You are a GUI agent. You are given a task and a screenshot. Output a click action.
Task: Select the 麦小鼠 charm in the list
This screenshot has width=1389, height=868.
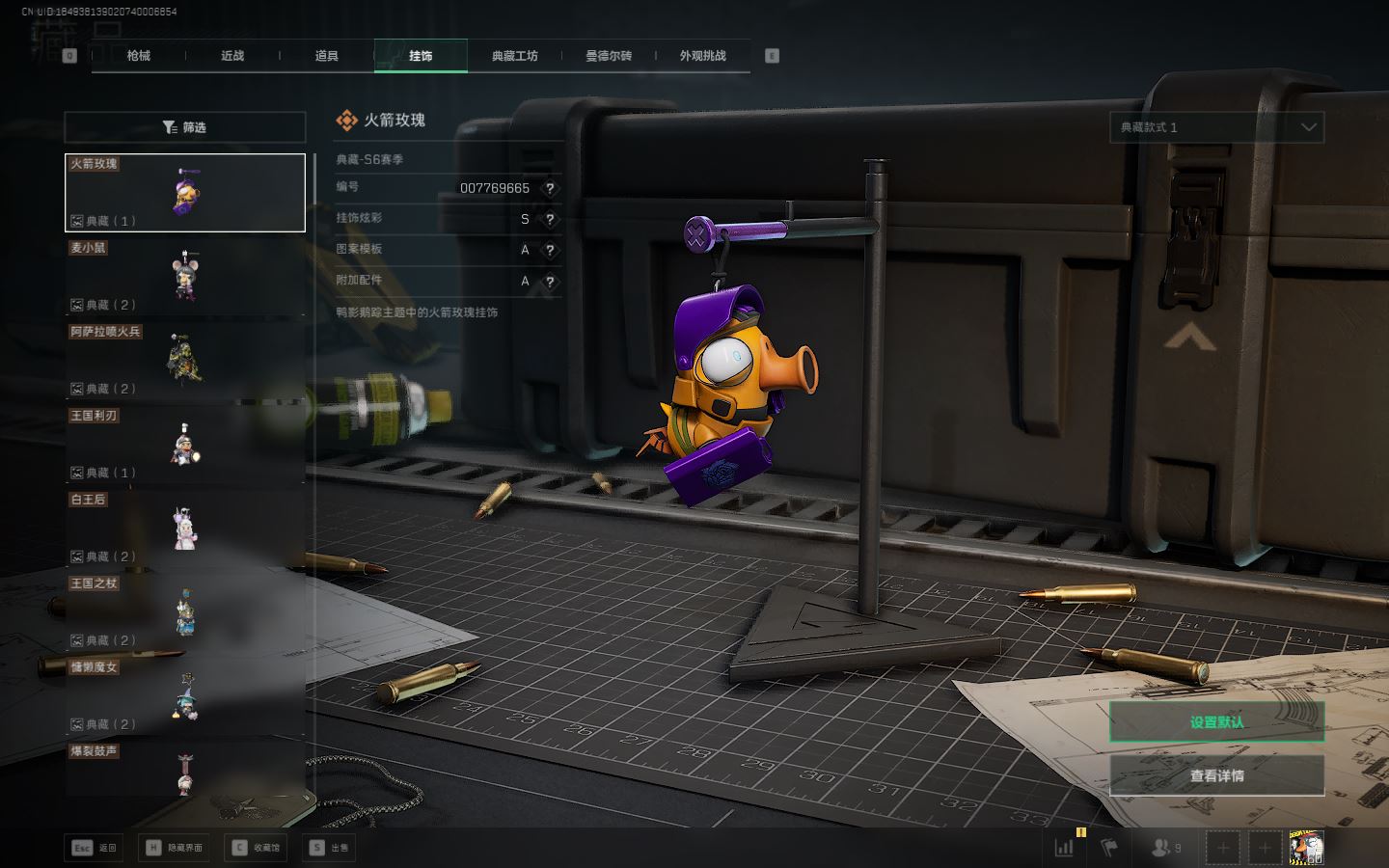185,277
